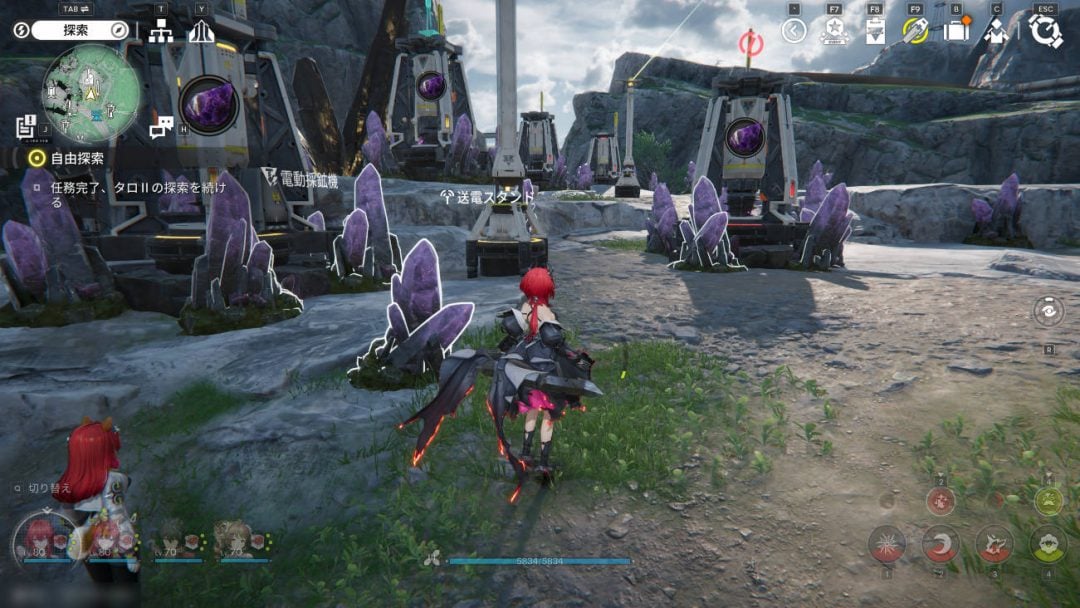
Task: Switch to the fourth party member portrait
Action: pyautogui.click(x=237, y=540)
